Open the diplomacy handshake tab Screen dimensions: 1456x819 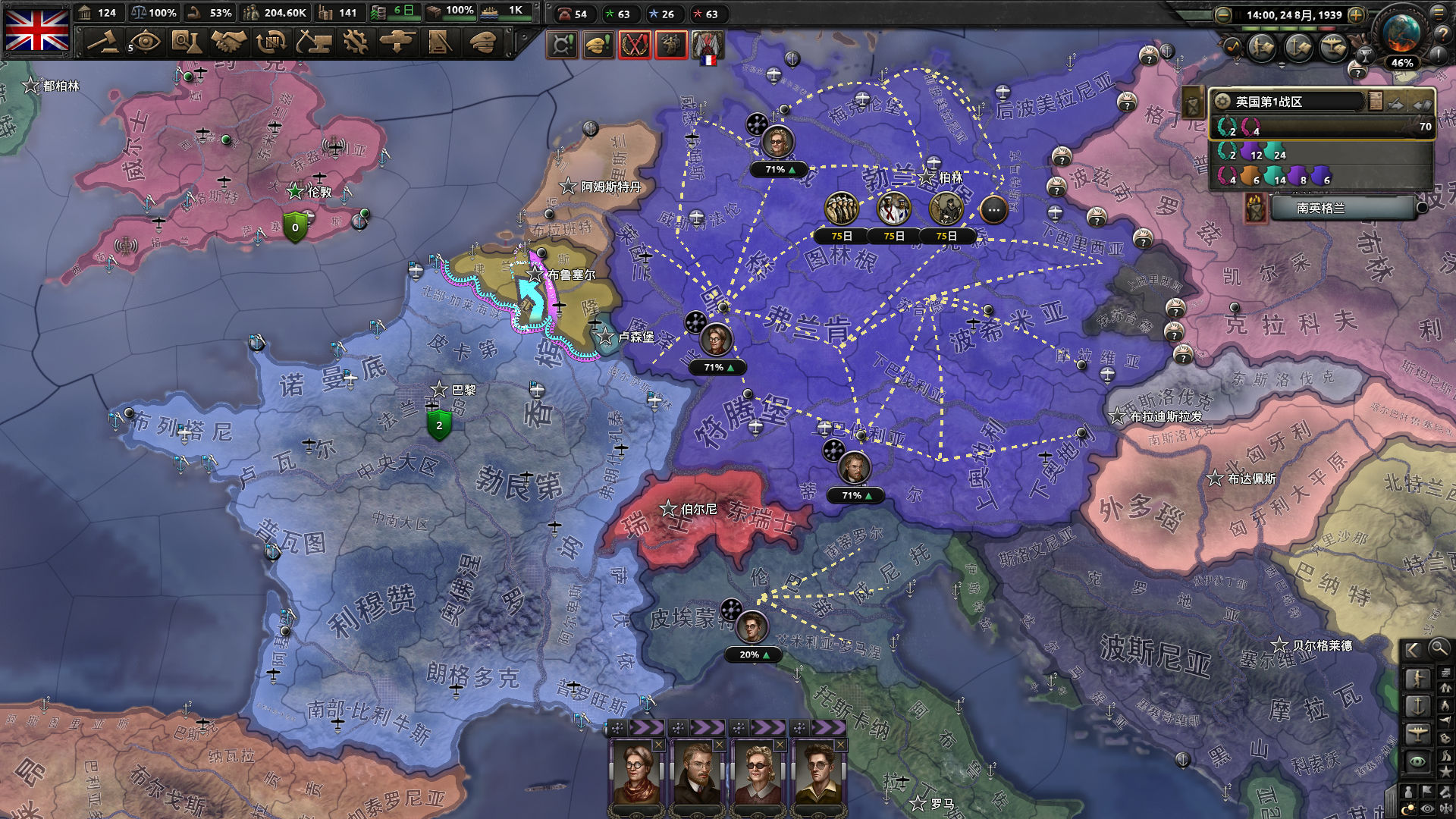[x=228, y=42]
